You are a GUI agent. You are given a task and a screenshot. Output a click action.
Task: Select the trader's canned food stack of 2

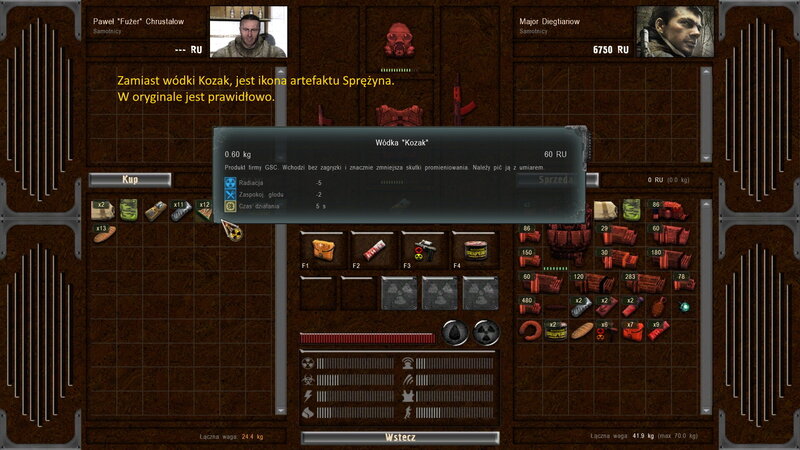pos(555,330)
